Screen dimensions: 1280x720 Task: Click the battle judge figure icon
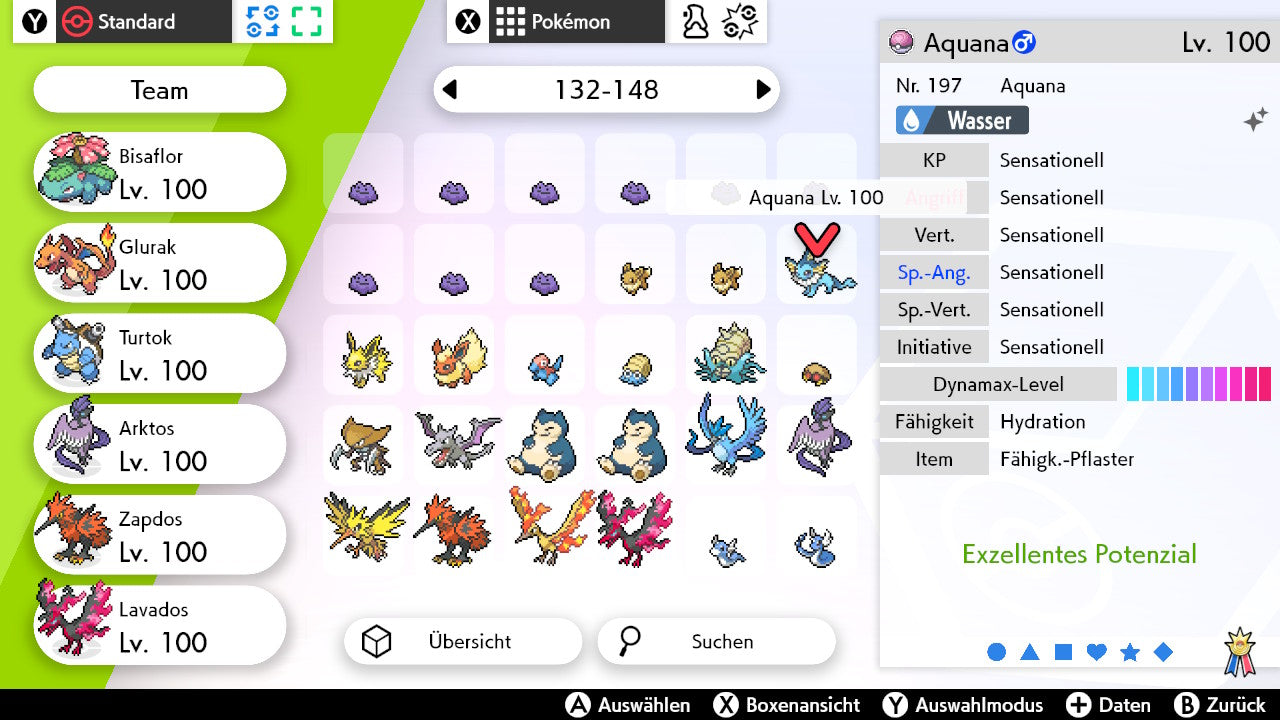(x=694, y=23)
